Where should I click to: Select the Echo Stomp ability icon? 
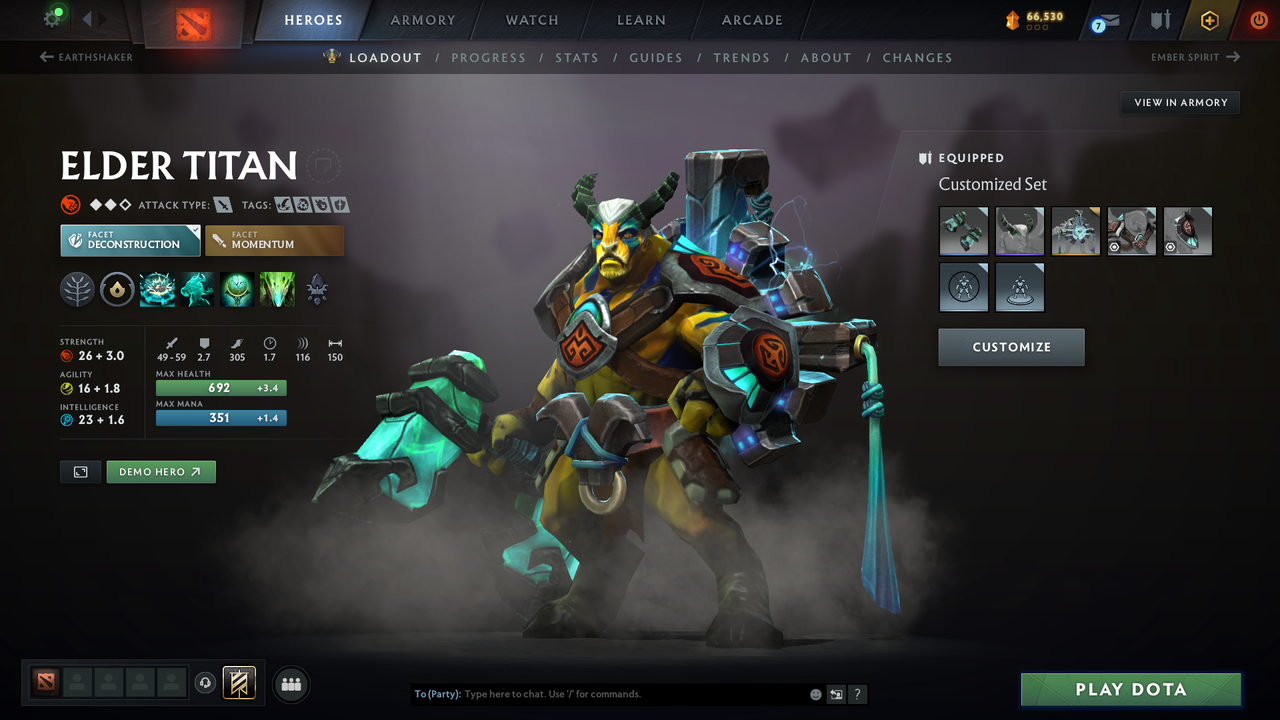tap(158, 289)
